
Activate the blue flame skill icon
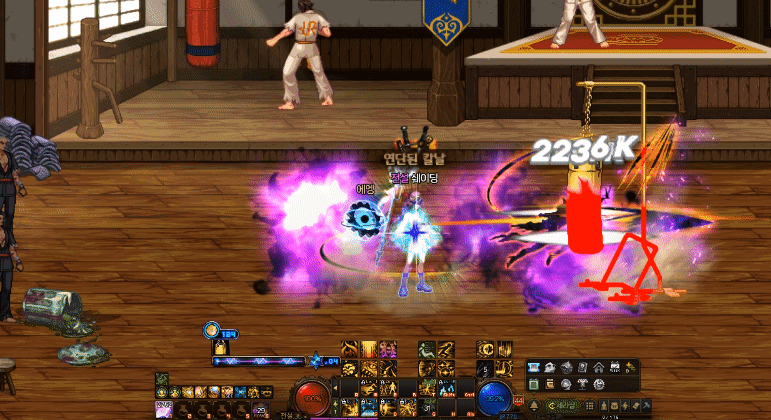(x=448, y=388)
